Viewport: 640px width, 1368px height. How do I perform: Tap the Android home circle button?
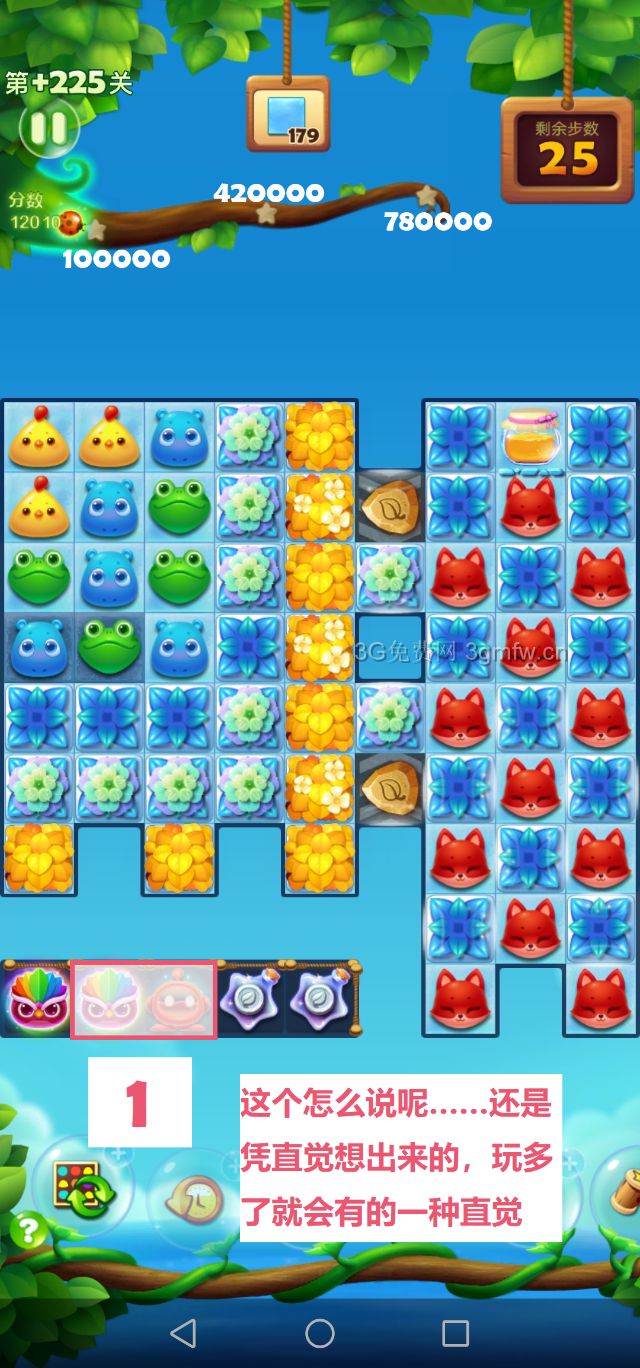coord(320,1332)
